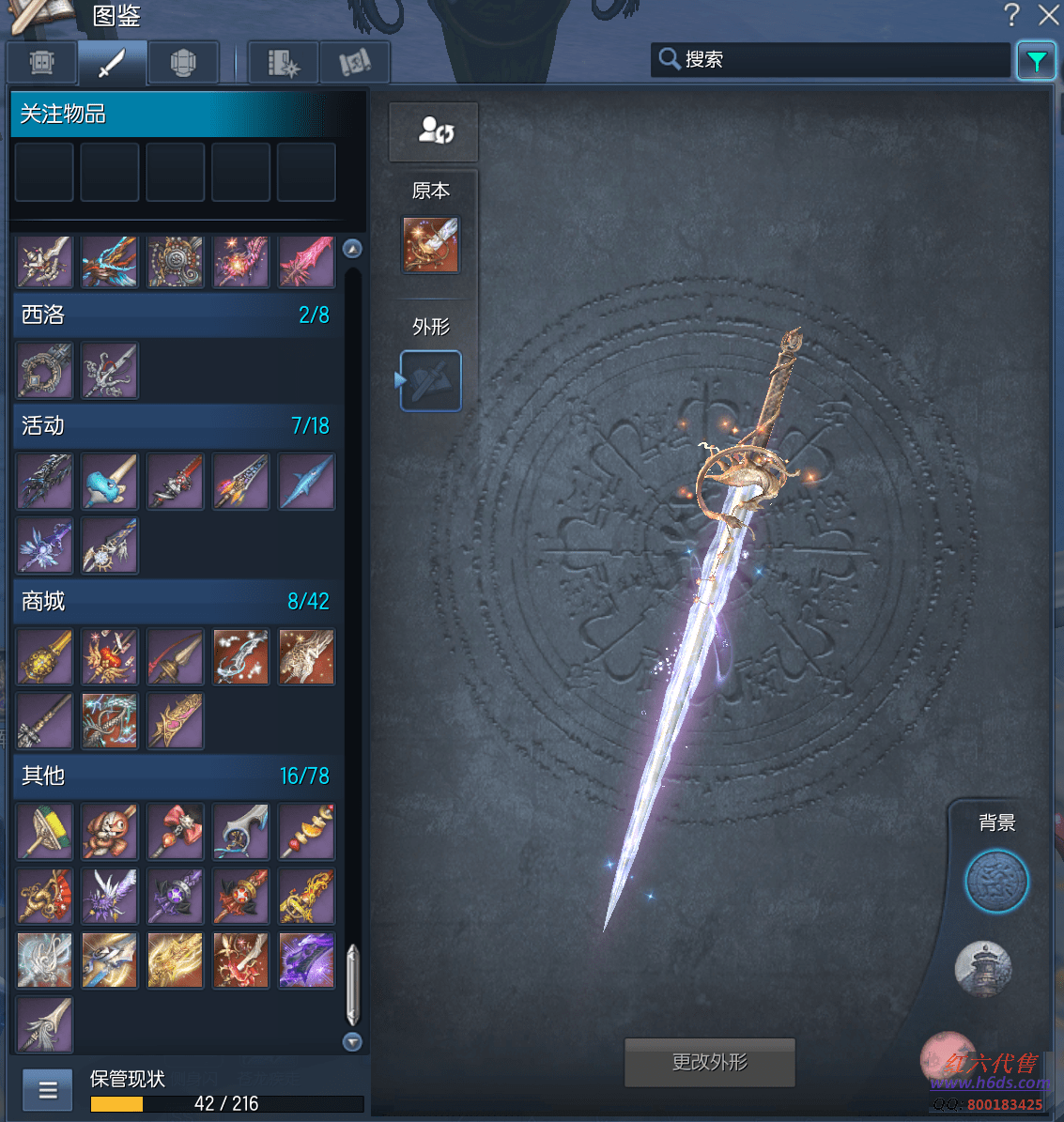Select the 外形 appearance slot
Viewport: 1064px width, 1122px height.
coord(431,381)
